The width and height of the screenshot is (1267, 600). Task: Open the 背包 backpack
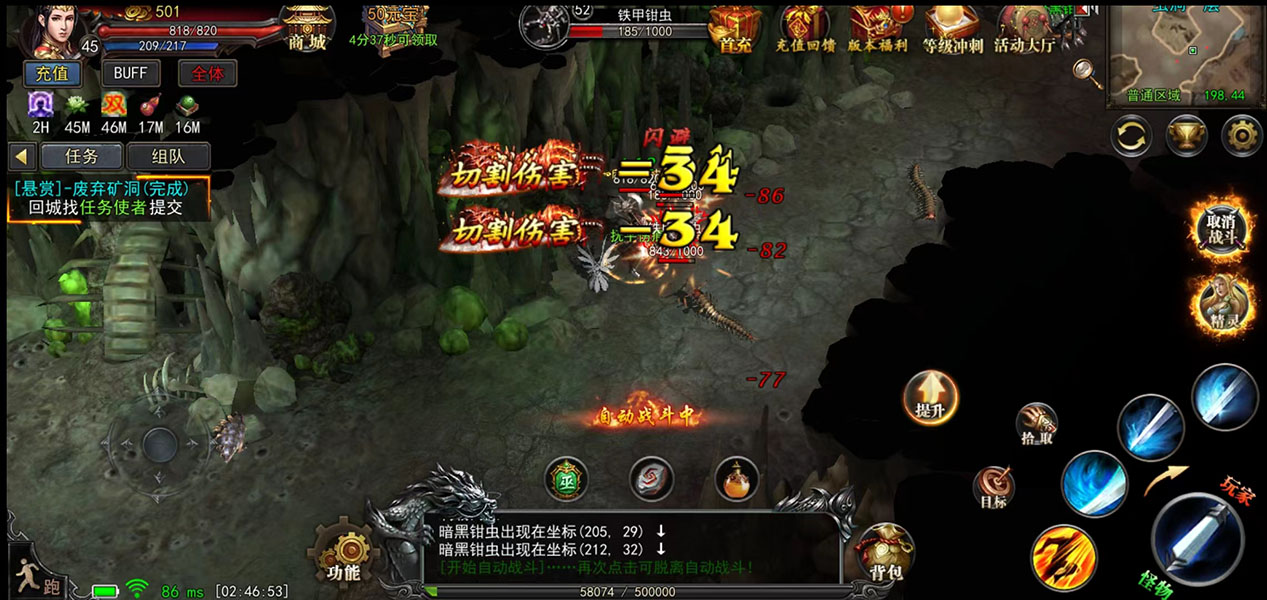click(885, 552)
